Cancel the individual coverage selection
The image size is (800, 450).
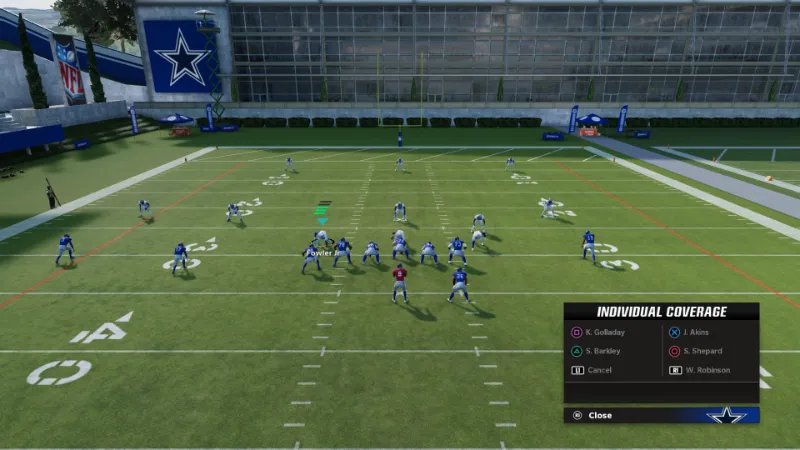pyautogui.click(x=599, y=370)
